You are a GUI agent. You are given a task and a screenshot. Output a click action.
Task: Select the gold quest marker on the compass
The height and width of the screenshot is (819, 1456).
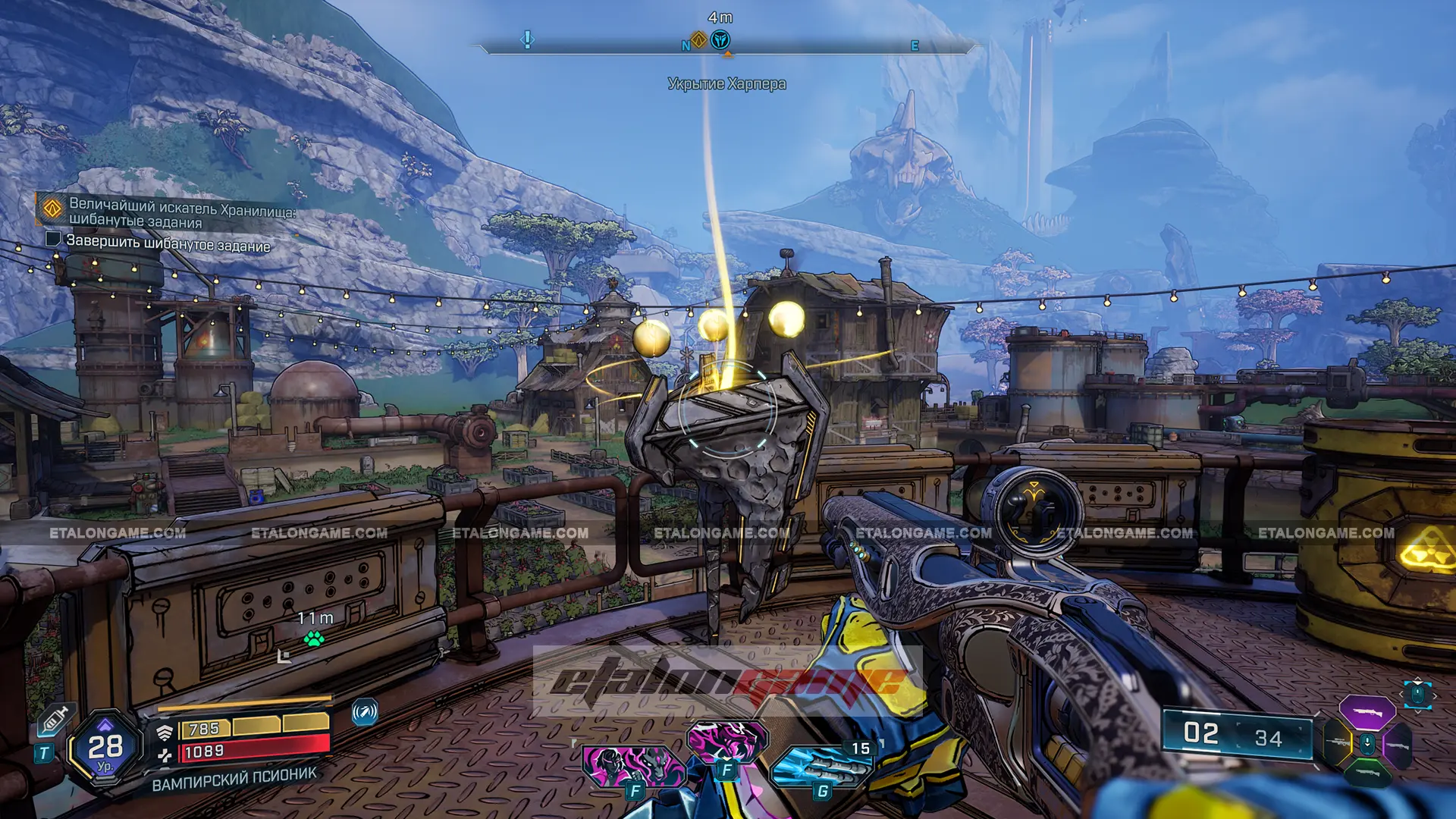[x=699, y=39]
